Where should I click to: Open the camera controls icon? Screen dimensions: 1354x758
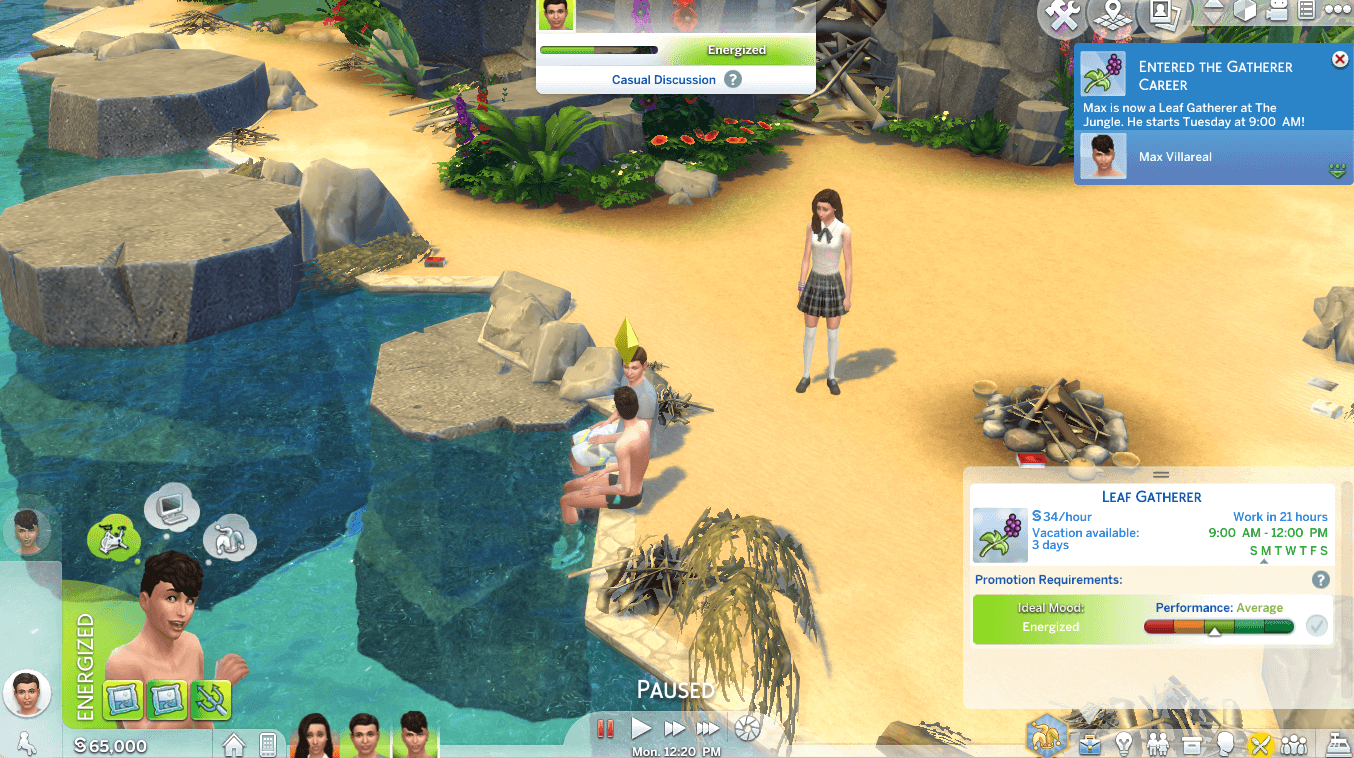point(1276,12)
